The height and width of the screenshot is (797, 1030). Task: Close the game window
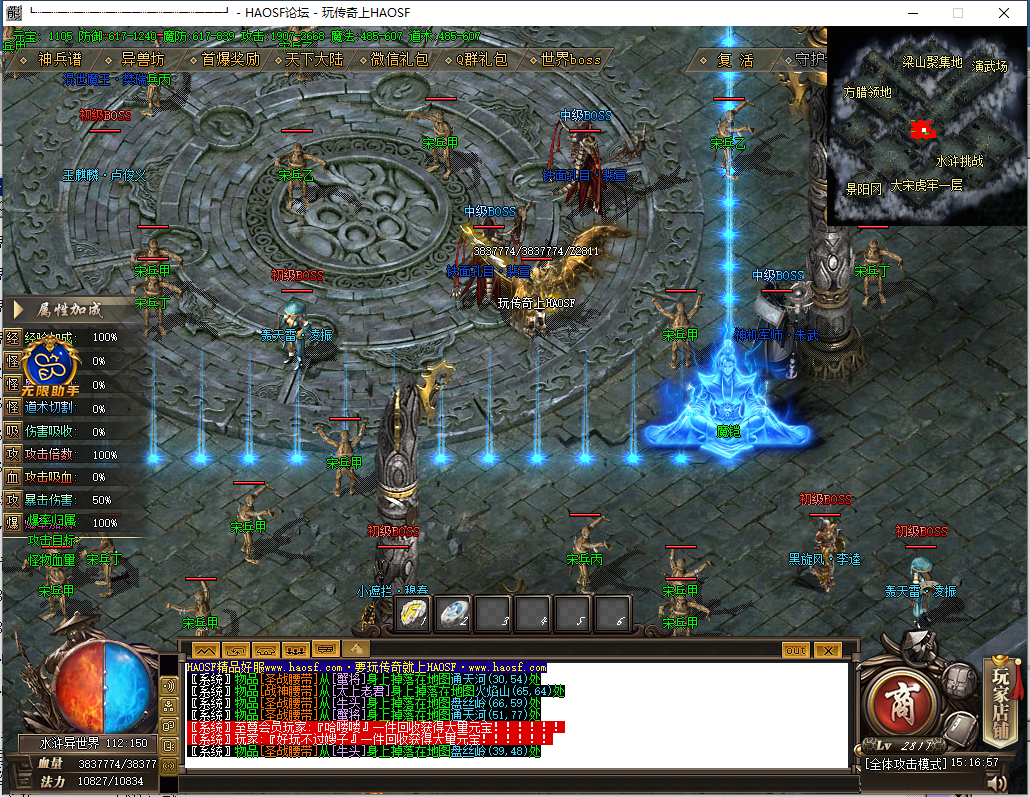(x=1004, y=13)
